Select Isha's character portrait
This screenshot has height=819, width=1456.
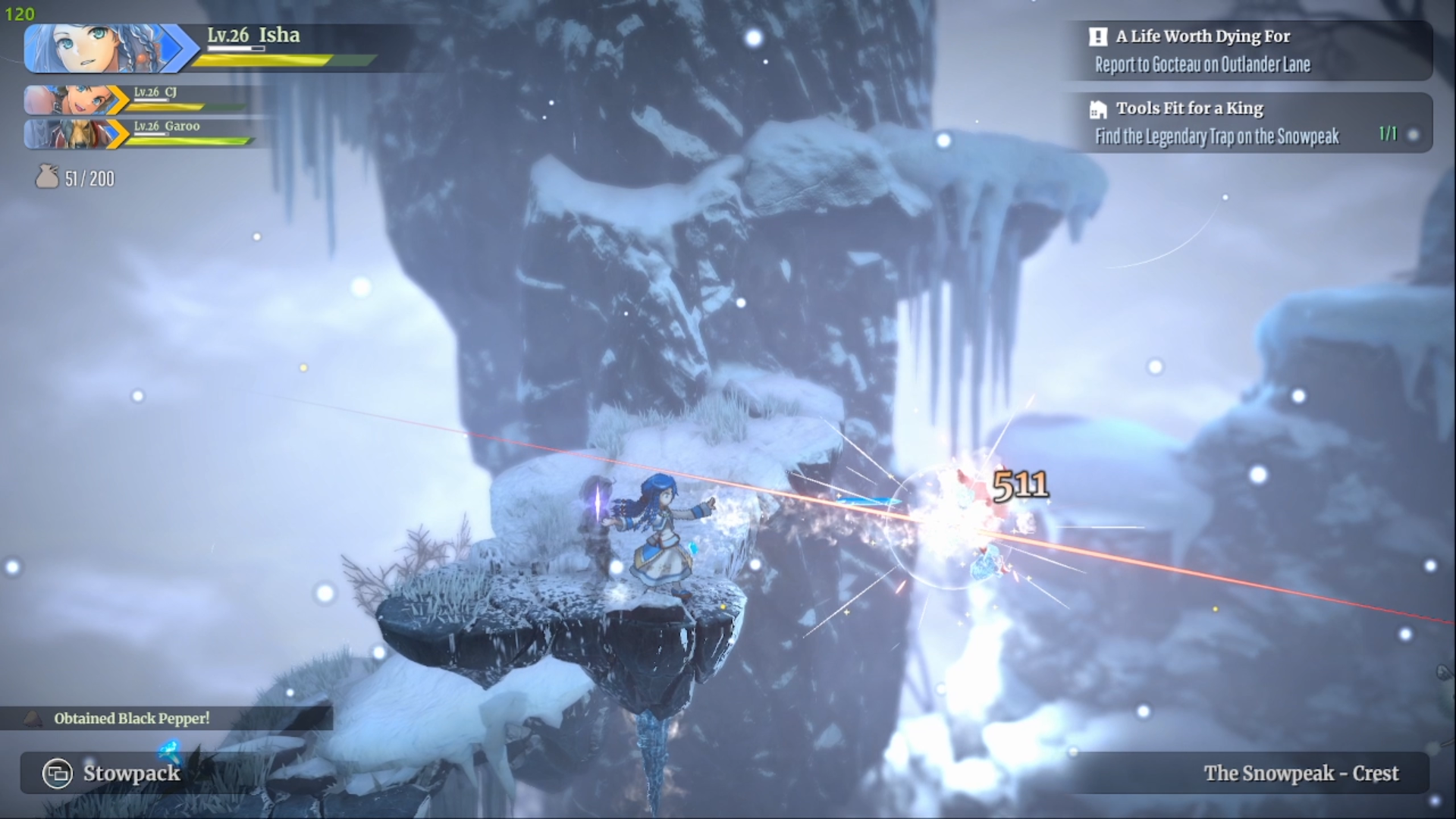pyautogui.click(x=95, y=48)
